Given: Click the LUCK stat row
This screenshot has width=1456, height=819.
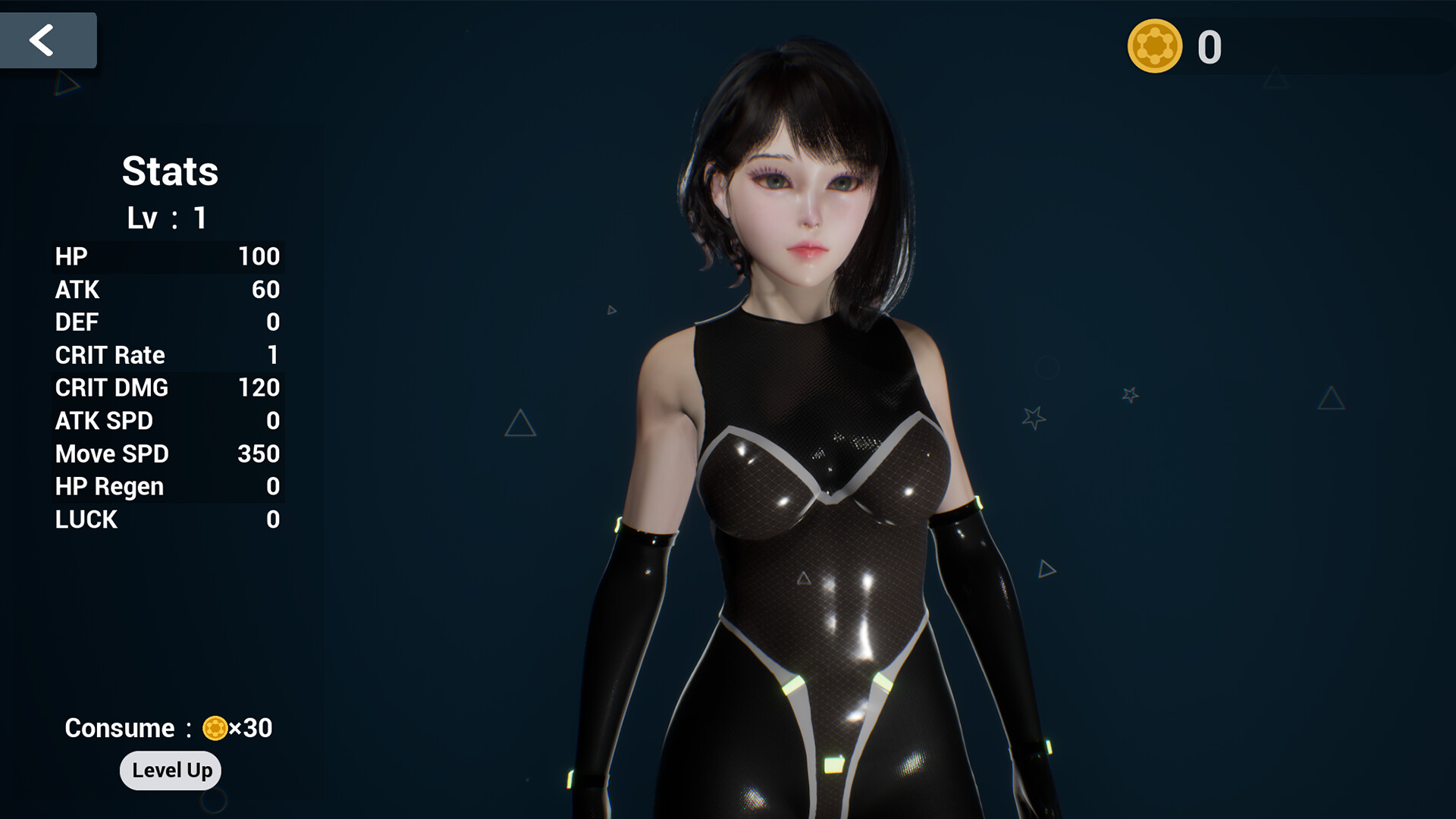Looking at the screenshot, I should [167, 519].
